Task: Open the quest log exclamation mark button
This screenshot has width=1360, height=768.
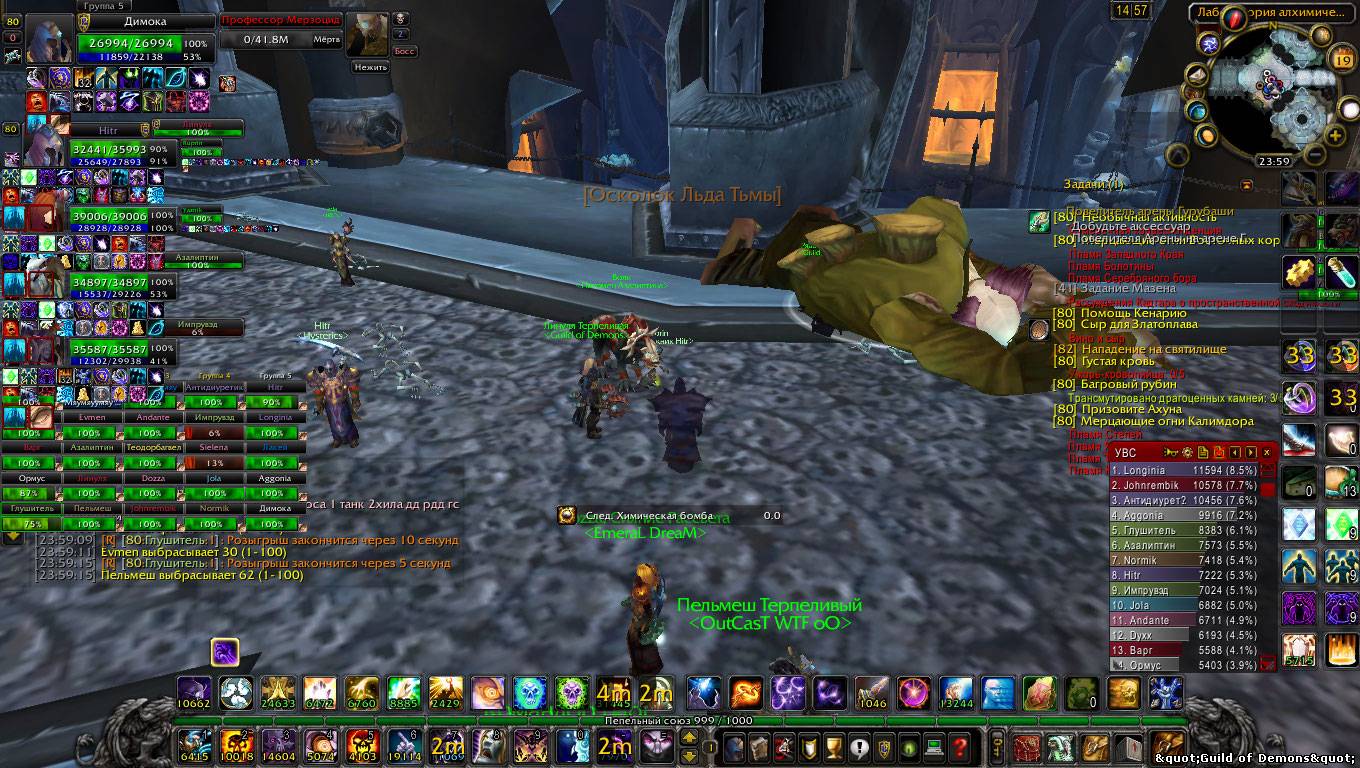Action: tap(859, 746)
